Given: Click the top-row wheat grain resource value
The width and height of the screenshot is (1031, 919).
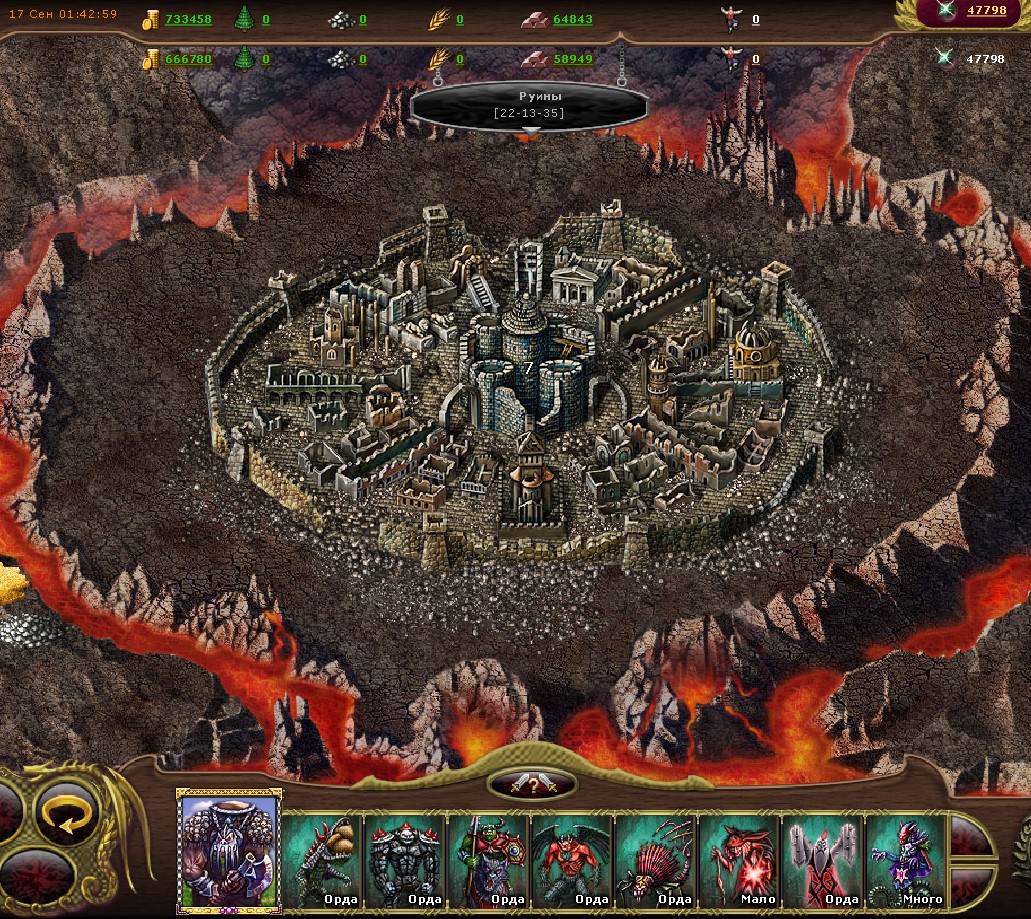Looking at the screenshot, I should click(459, 19).
